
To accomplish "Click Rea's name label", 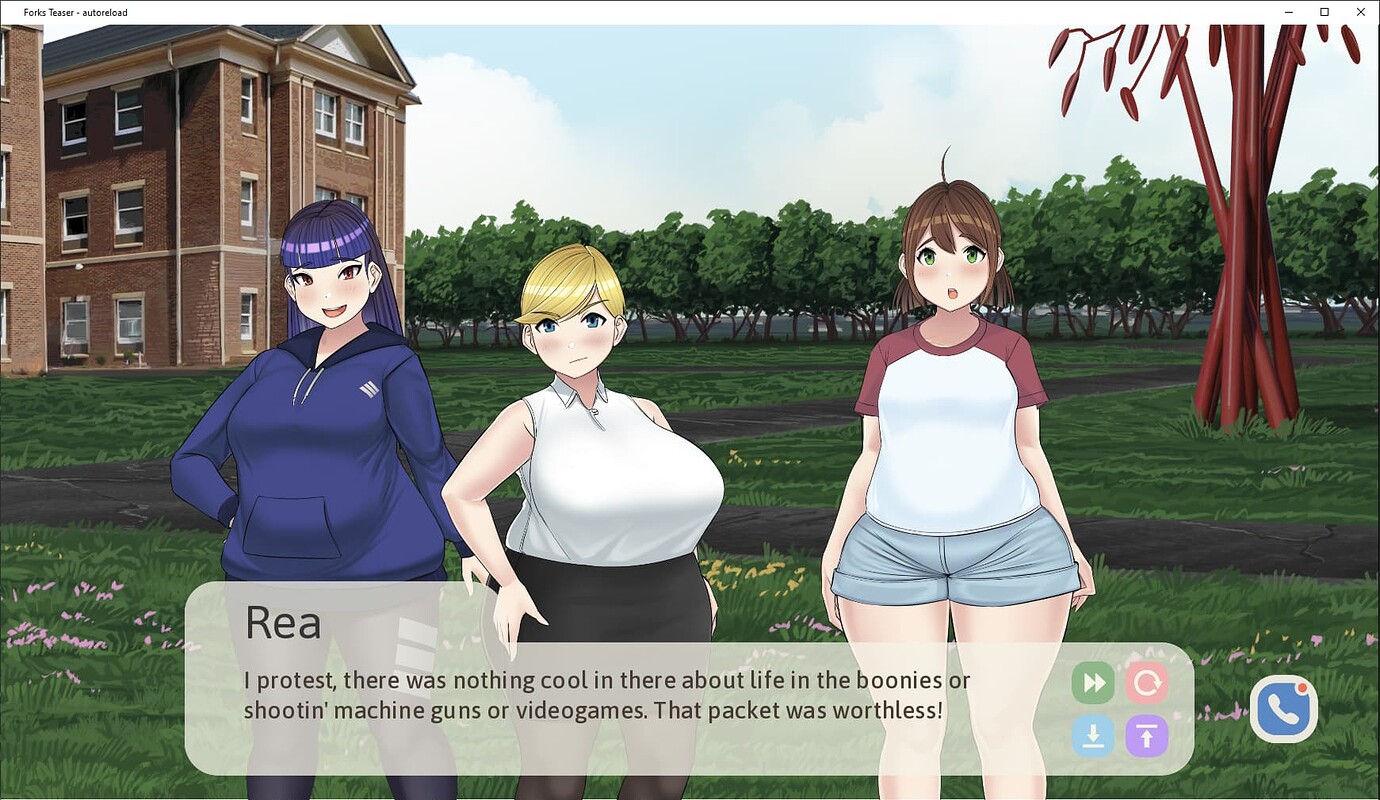I will click(283, 622).
